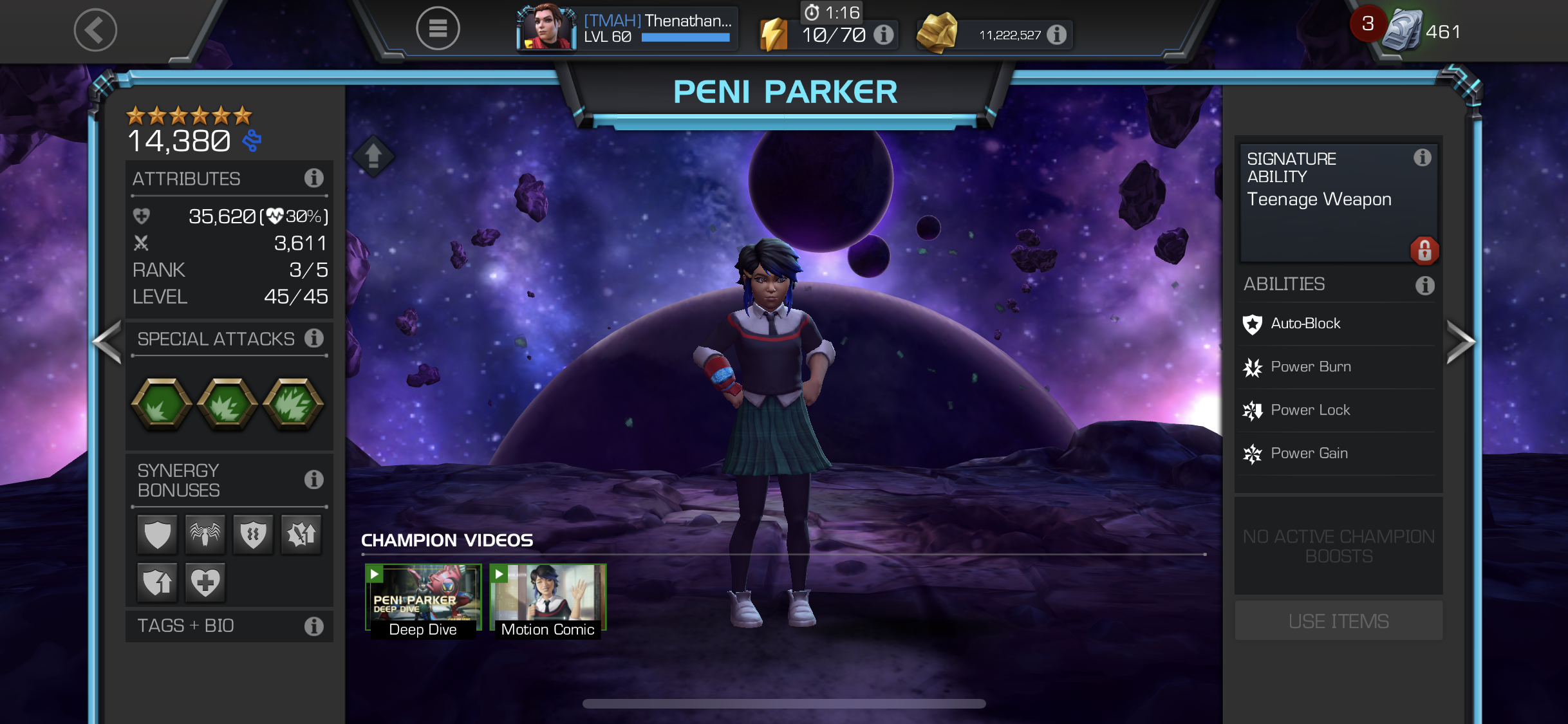The image size is (1568, 724).
Task: Go back with the arrow button
Action: [x=95, y=30]
